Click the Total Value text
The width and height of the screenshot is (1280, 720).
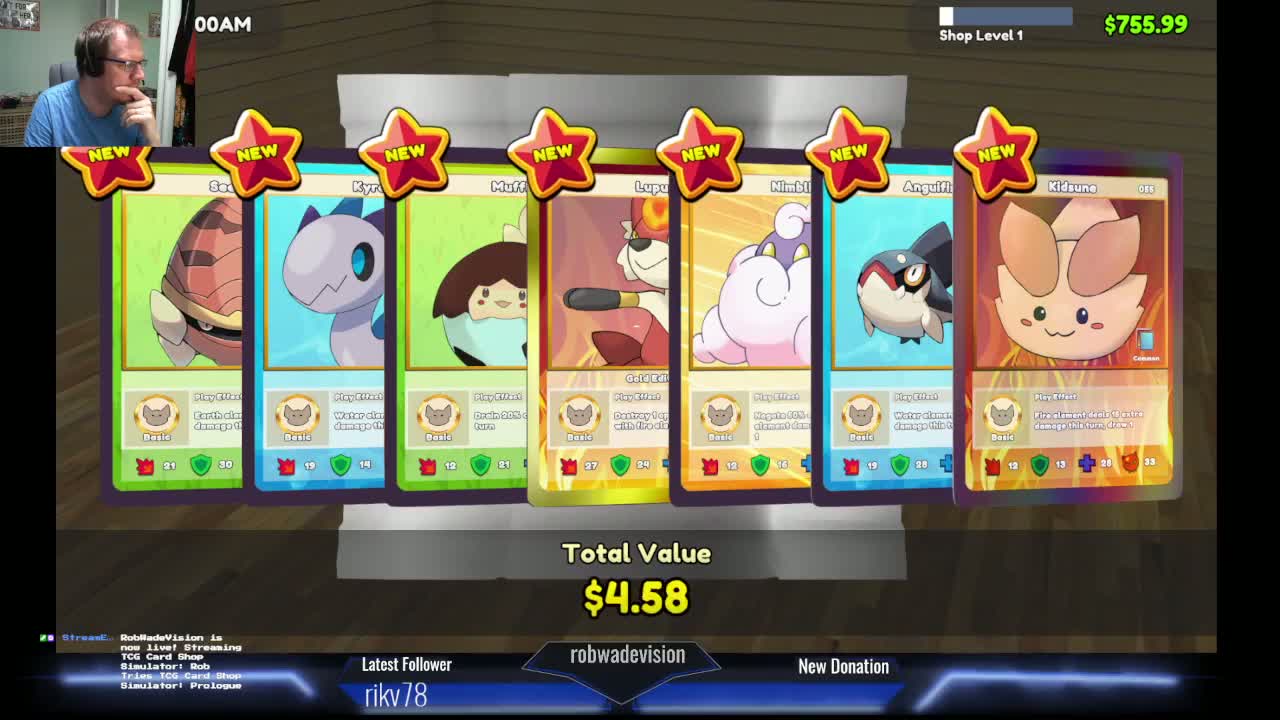(635, 553)
